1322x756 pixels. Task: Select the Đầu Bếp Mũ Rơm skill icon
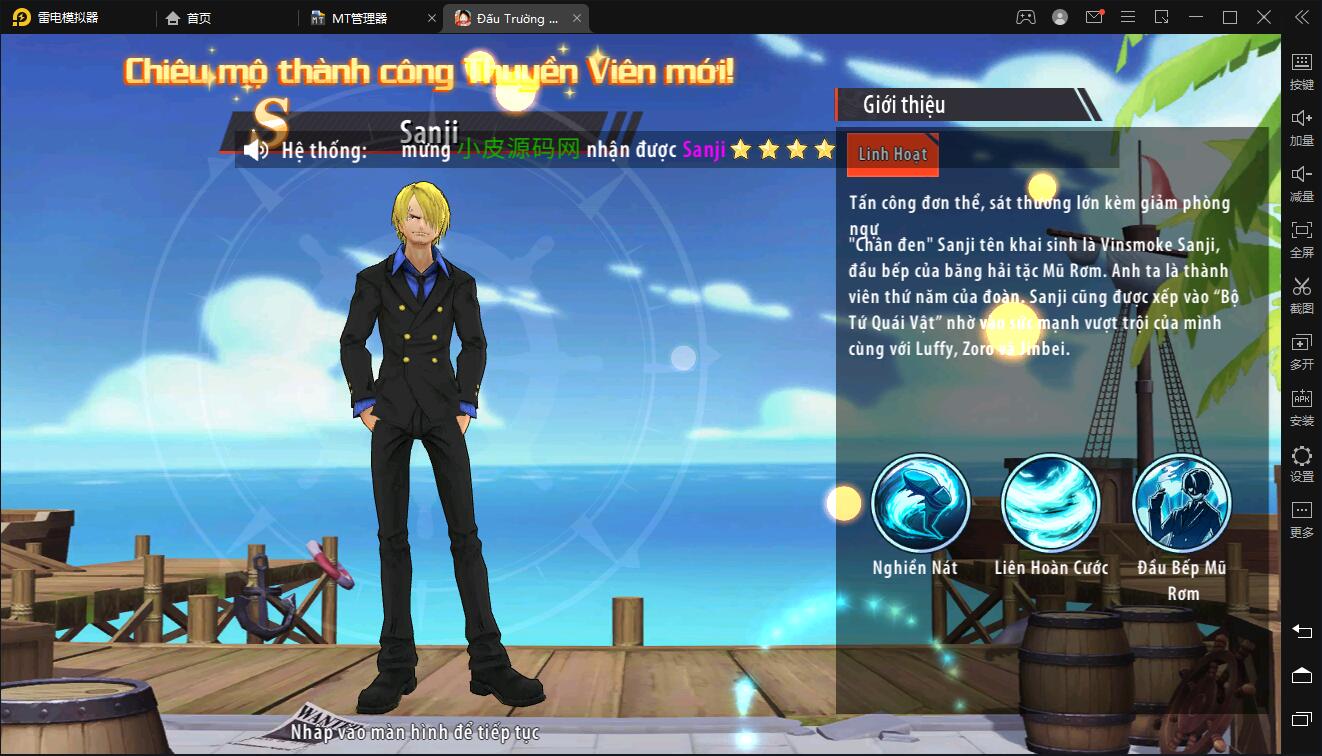[1181, 503]
